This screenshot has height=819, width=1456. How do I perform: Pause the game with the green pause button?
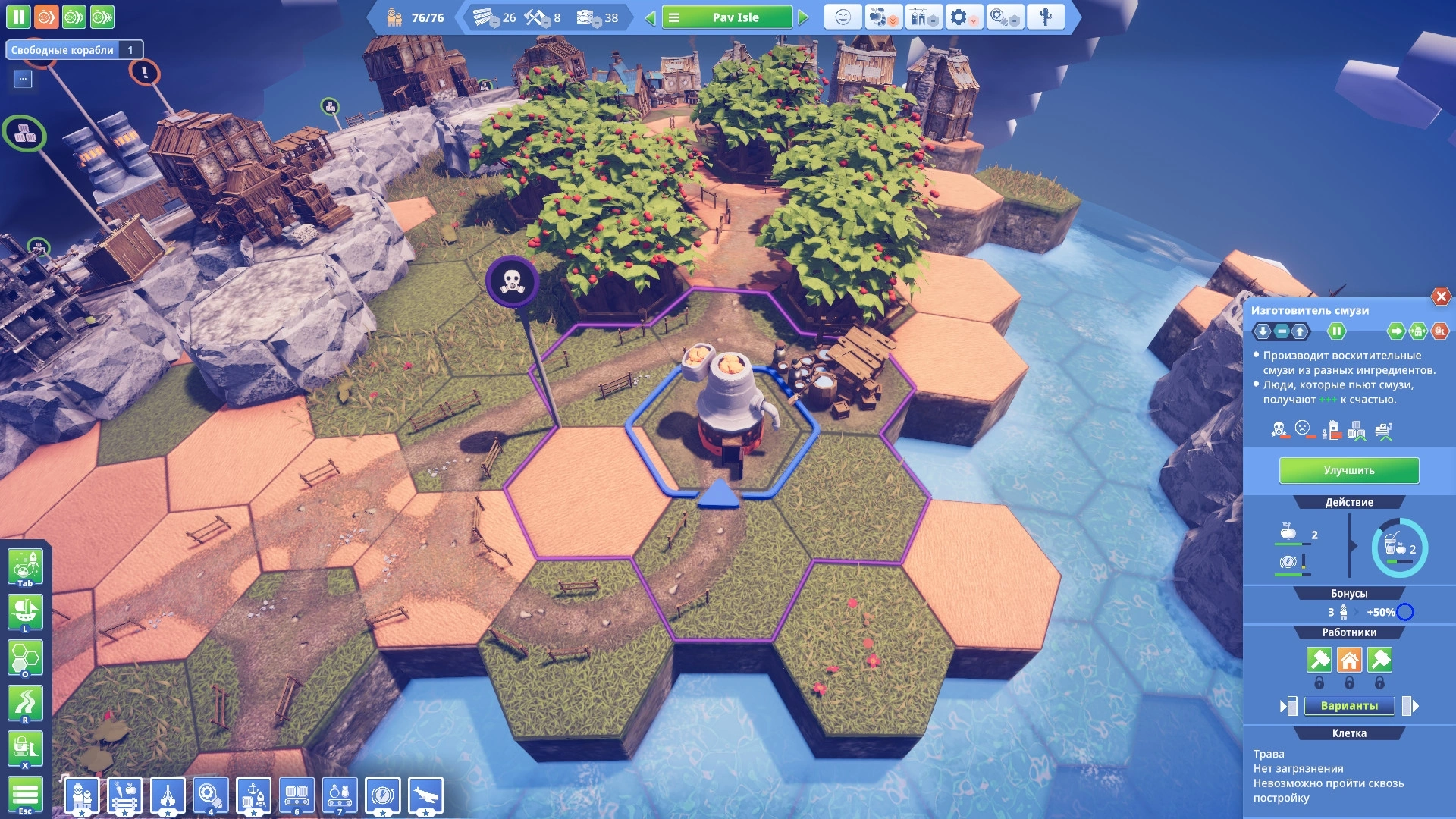point(18,17)
